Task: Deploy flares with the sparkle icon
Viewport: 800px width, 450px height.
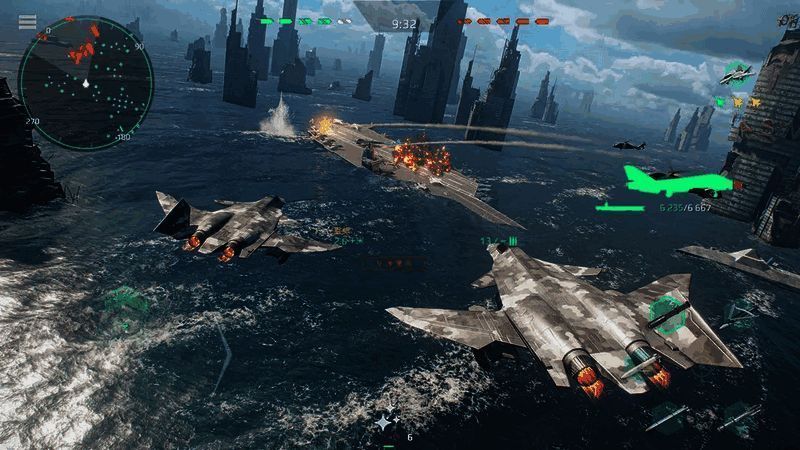Action: [385, 424]
